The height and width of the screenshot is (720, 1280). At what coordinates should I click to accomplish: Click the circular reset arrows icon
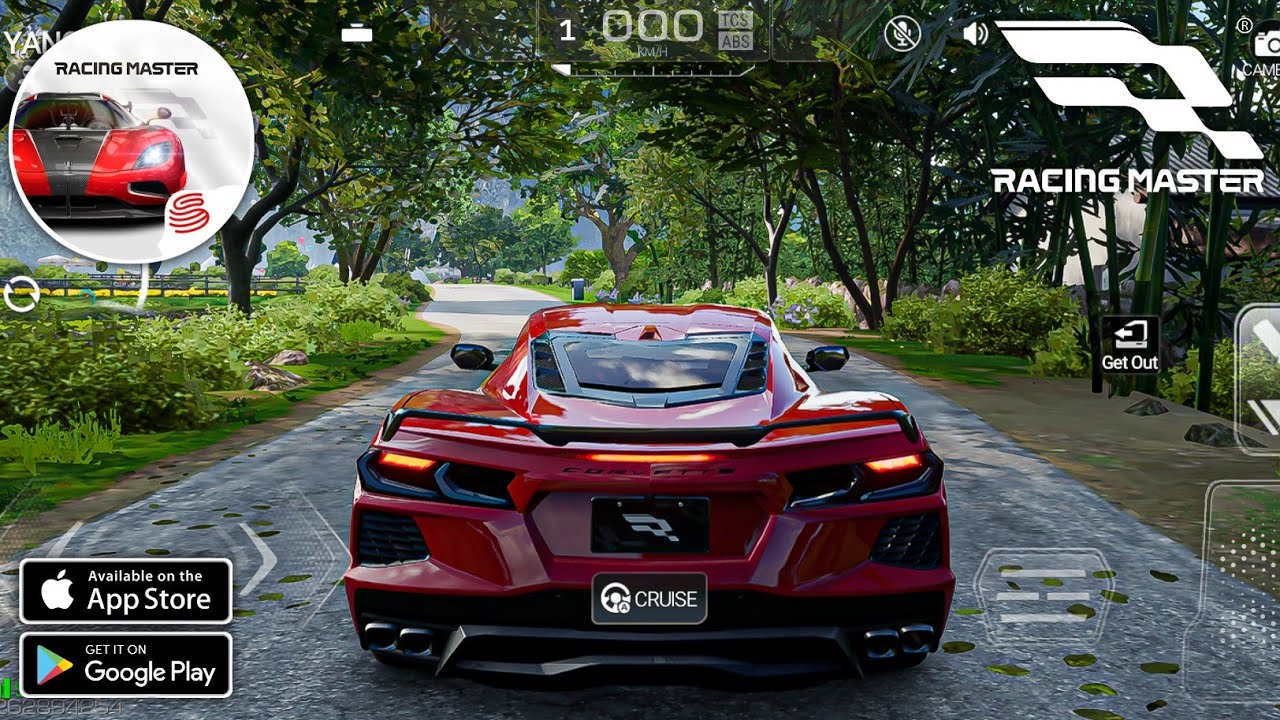(21, 295)
